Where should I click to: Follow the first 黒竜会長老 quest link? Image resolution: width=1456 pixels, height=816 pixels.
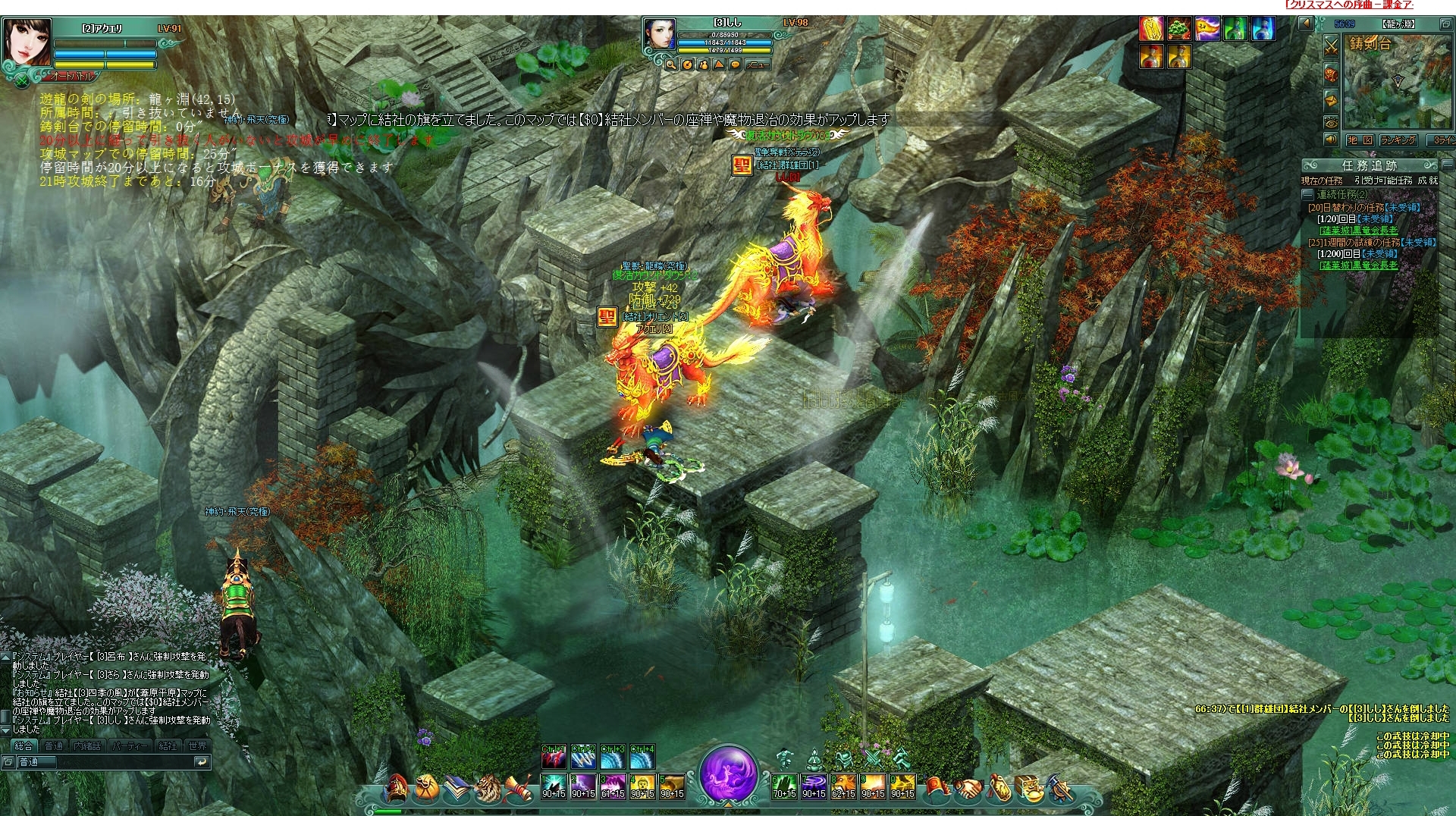click(1358, 231)
